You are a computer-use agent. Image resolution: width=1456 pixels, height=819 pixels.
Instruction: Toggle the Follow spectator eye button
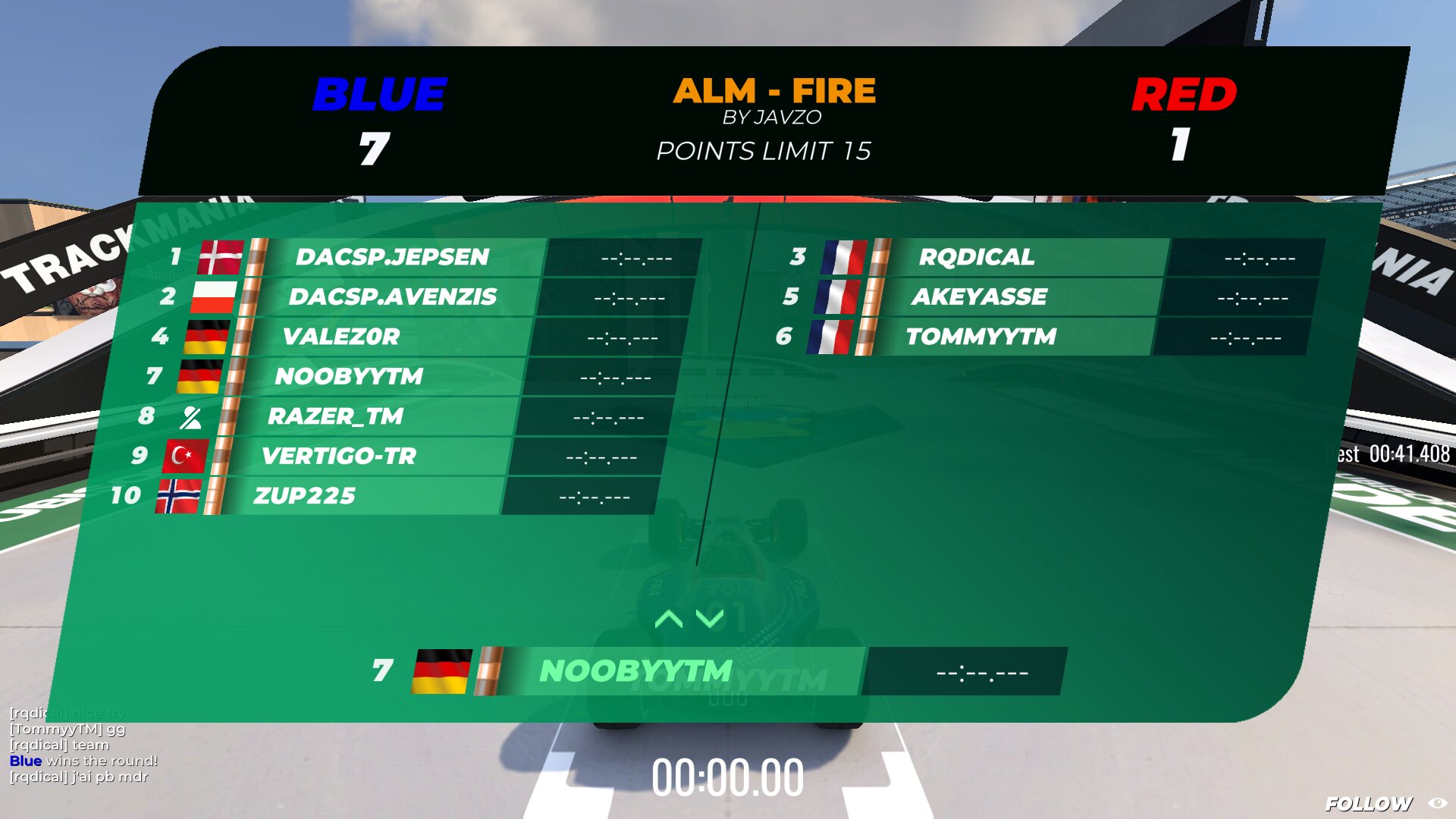tap(1437, 803)
